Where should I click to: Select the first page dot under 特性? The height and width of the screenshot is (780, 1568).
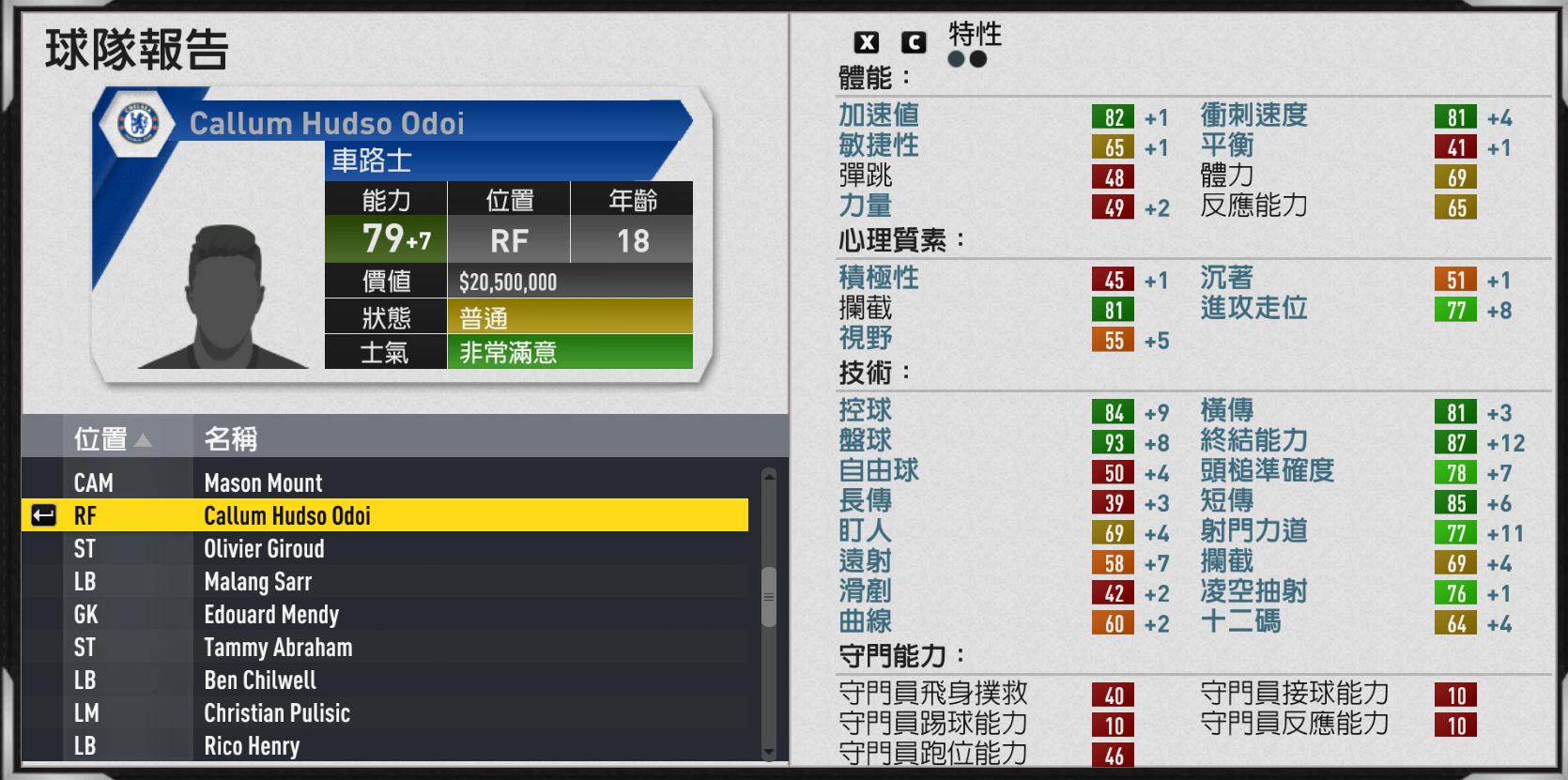pos(957,57)
